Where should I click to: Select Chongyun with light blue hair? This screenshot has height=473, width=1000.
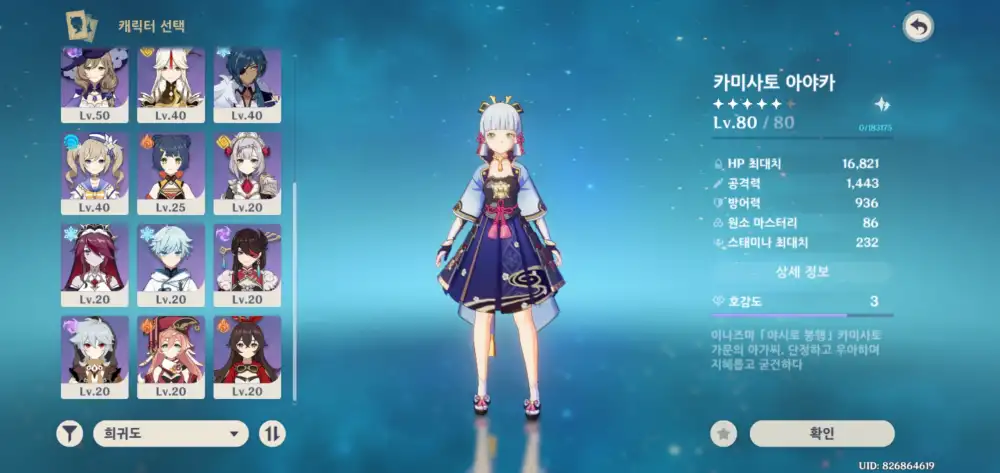[170, 263]
